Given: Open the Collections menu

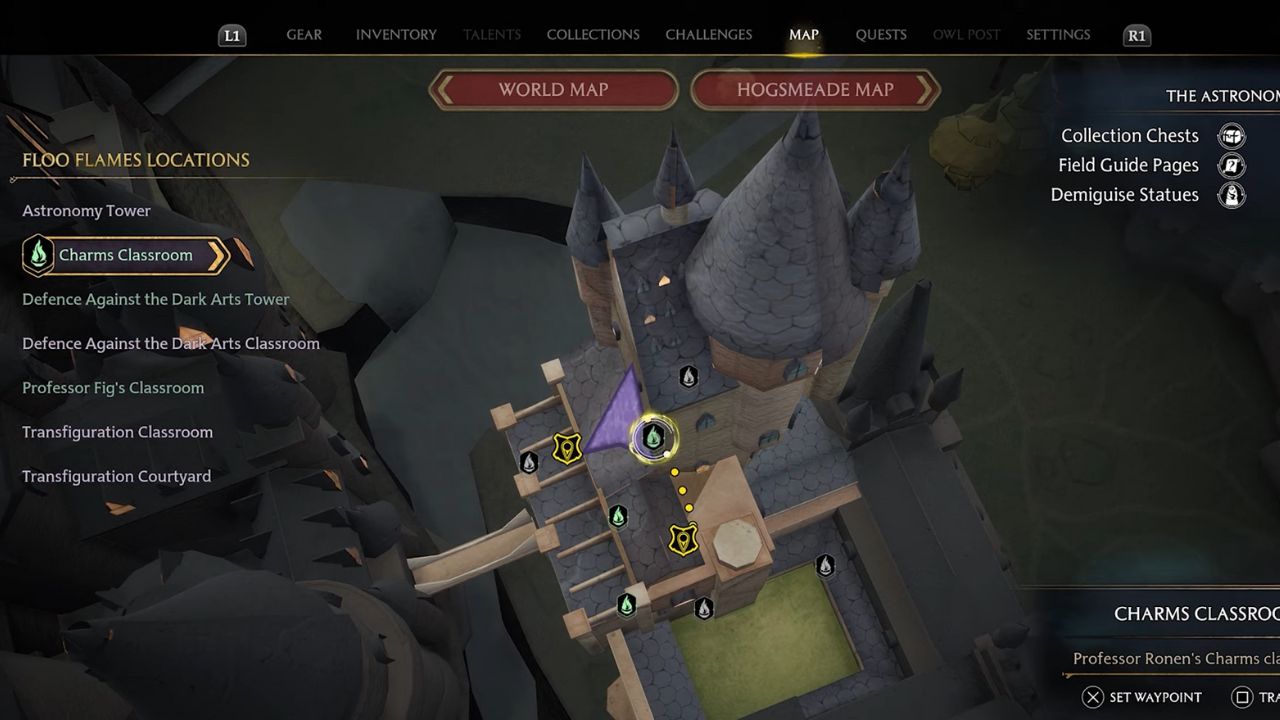Looking at the screenshot, I should 592,34.
